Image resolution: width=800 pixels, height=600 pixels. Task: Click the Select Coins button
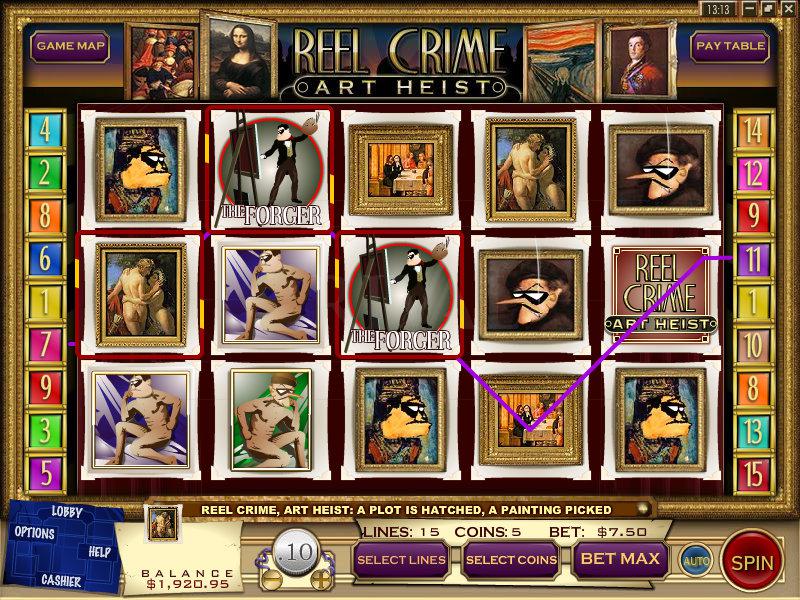pos(510,559)
